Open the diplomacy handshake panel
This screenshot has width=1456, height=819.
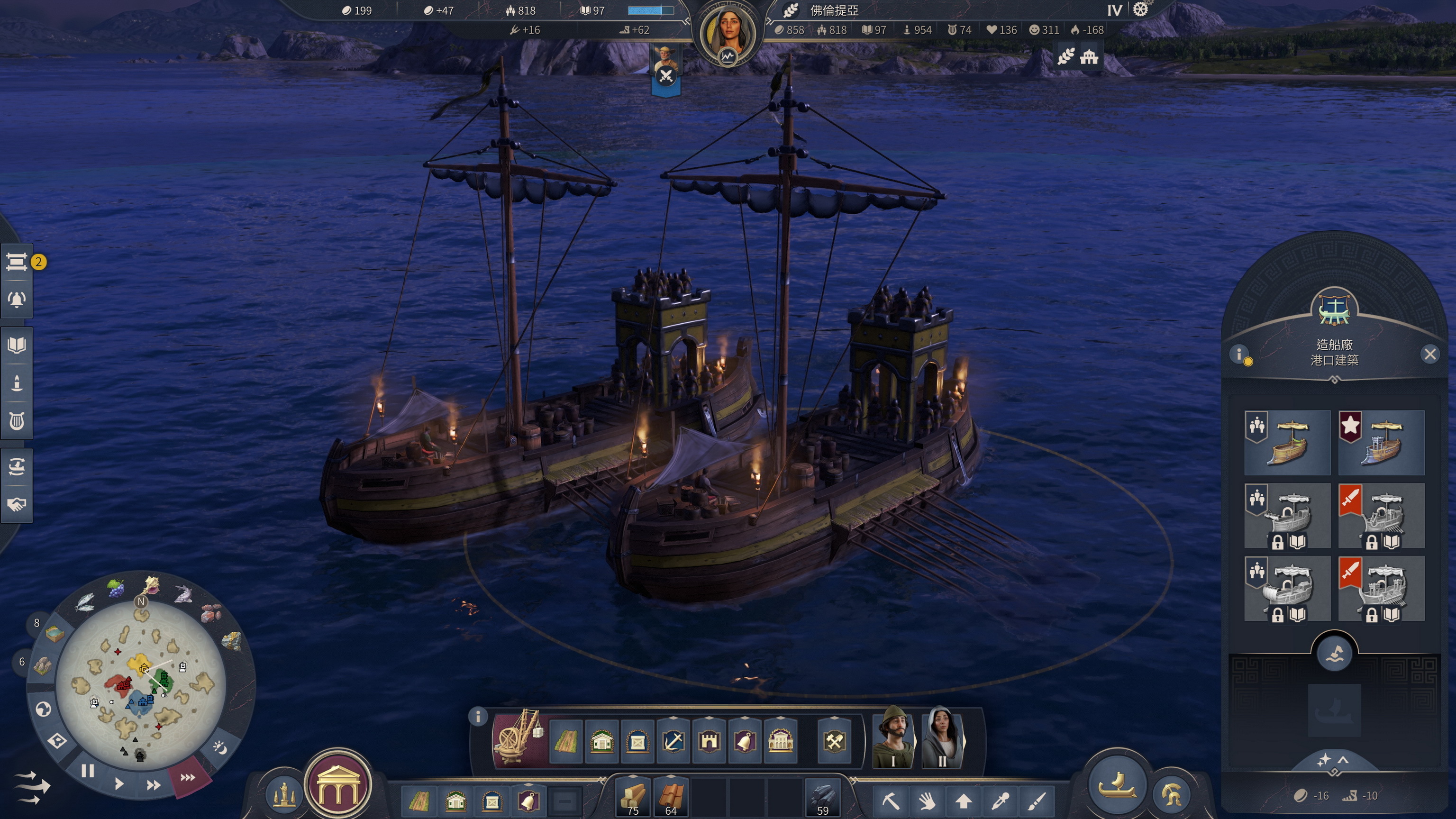pos(17,504)
